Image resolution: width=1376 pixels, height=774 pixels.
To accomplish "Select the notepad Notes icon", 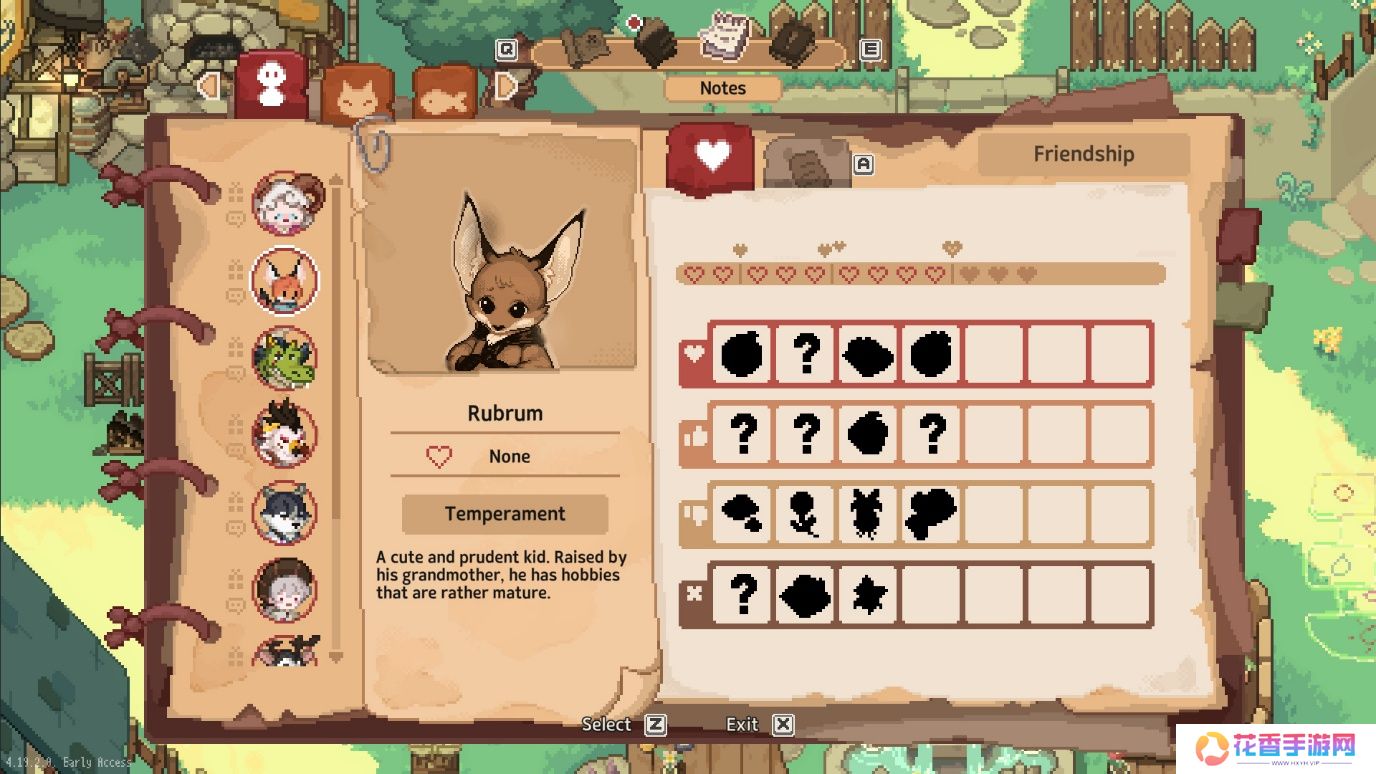I will (724, 36).
